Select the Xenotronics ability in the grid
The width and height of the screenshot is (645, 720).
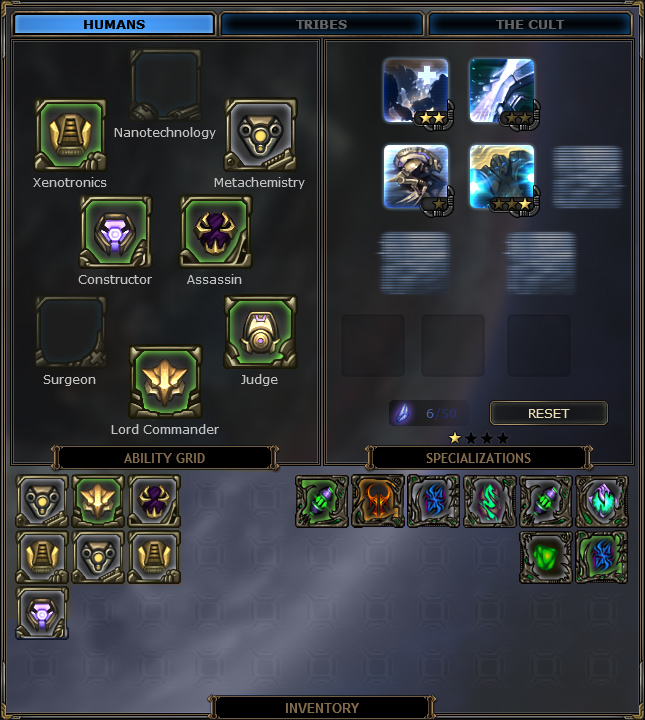pyautogui.click(x=70, y=135)
